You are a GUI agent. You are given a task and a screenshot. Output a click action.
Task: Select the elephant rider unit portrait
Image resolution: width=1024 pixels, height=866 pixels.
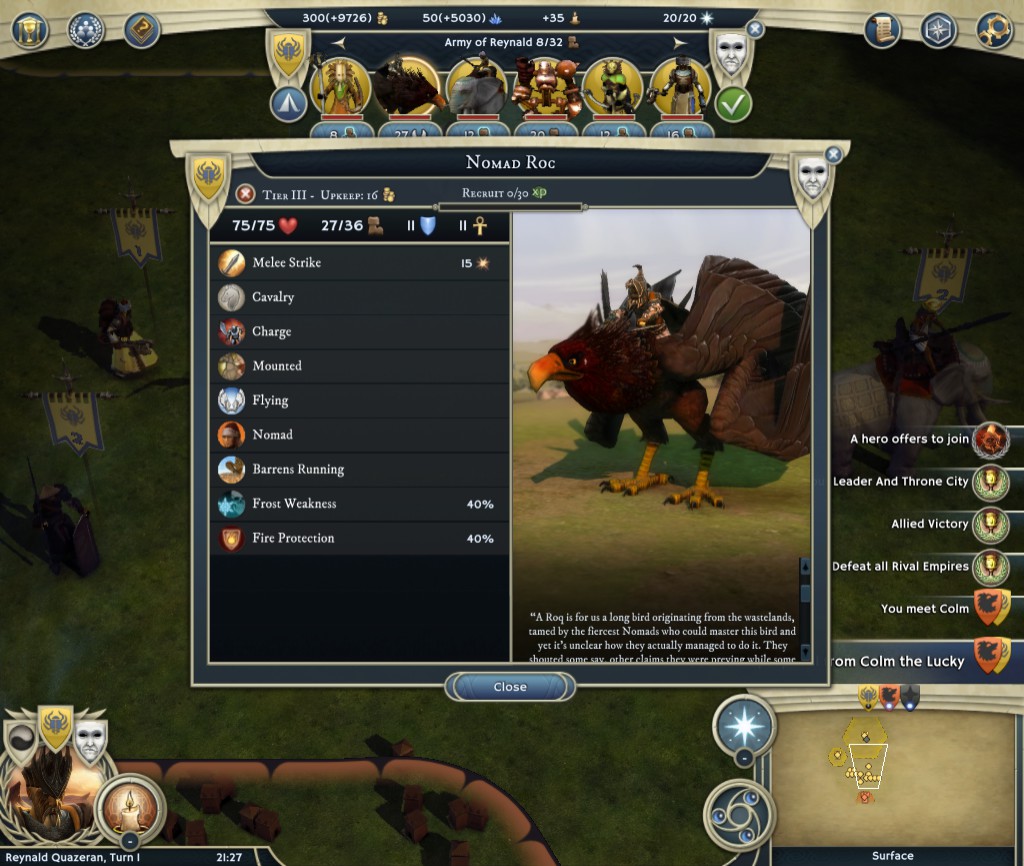[477, 88]
